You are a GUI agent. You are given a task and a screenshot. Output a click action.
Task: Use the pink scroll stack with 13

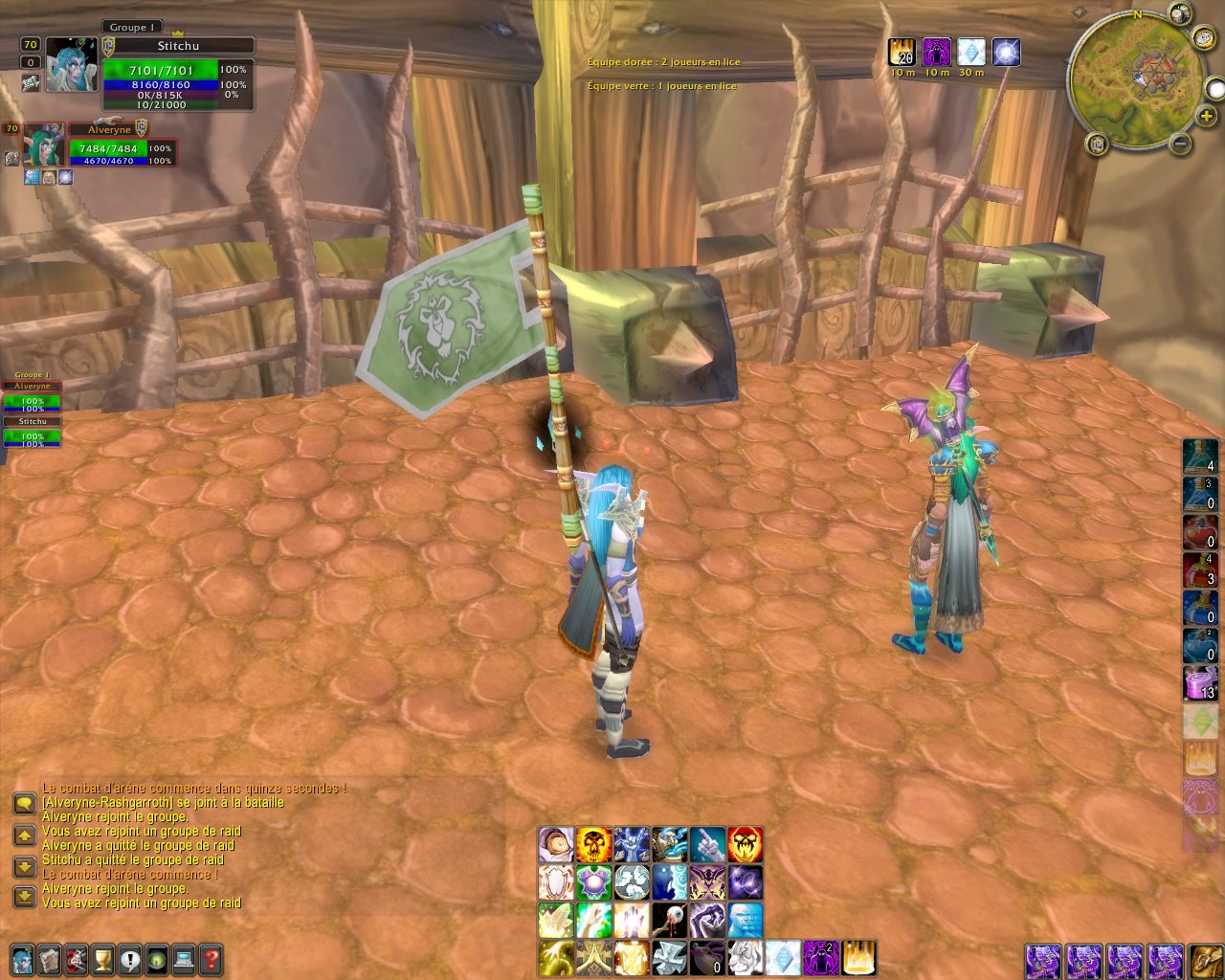pyautogui.click(x=1200, y=683)
